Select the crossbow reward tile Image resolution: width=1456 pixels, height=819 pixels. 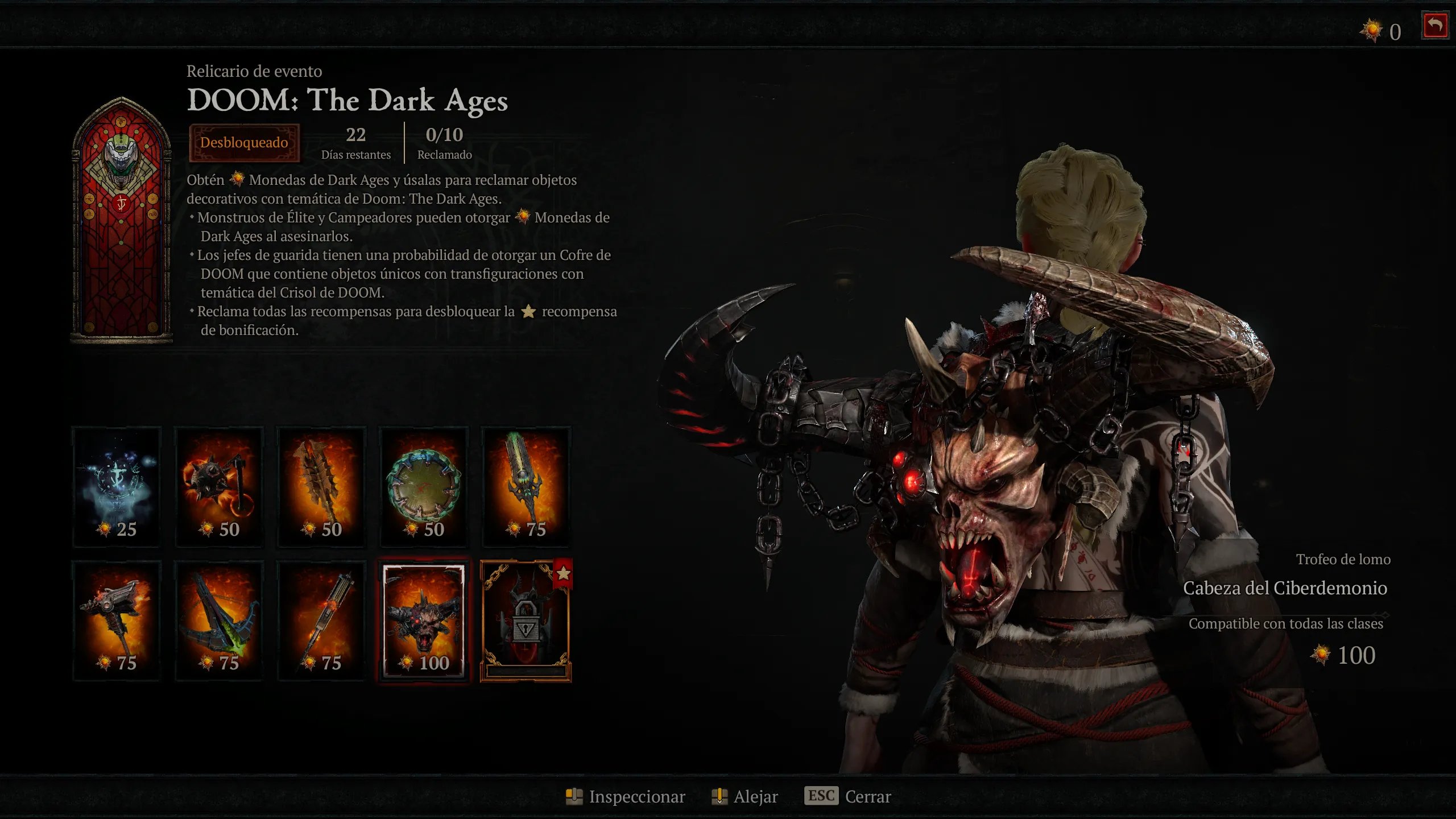[219, 620]
